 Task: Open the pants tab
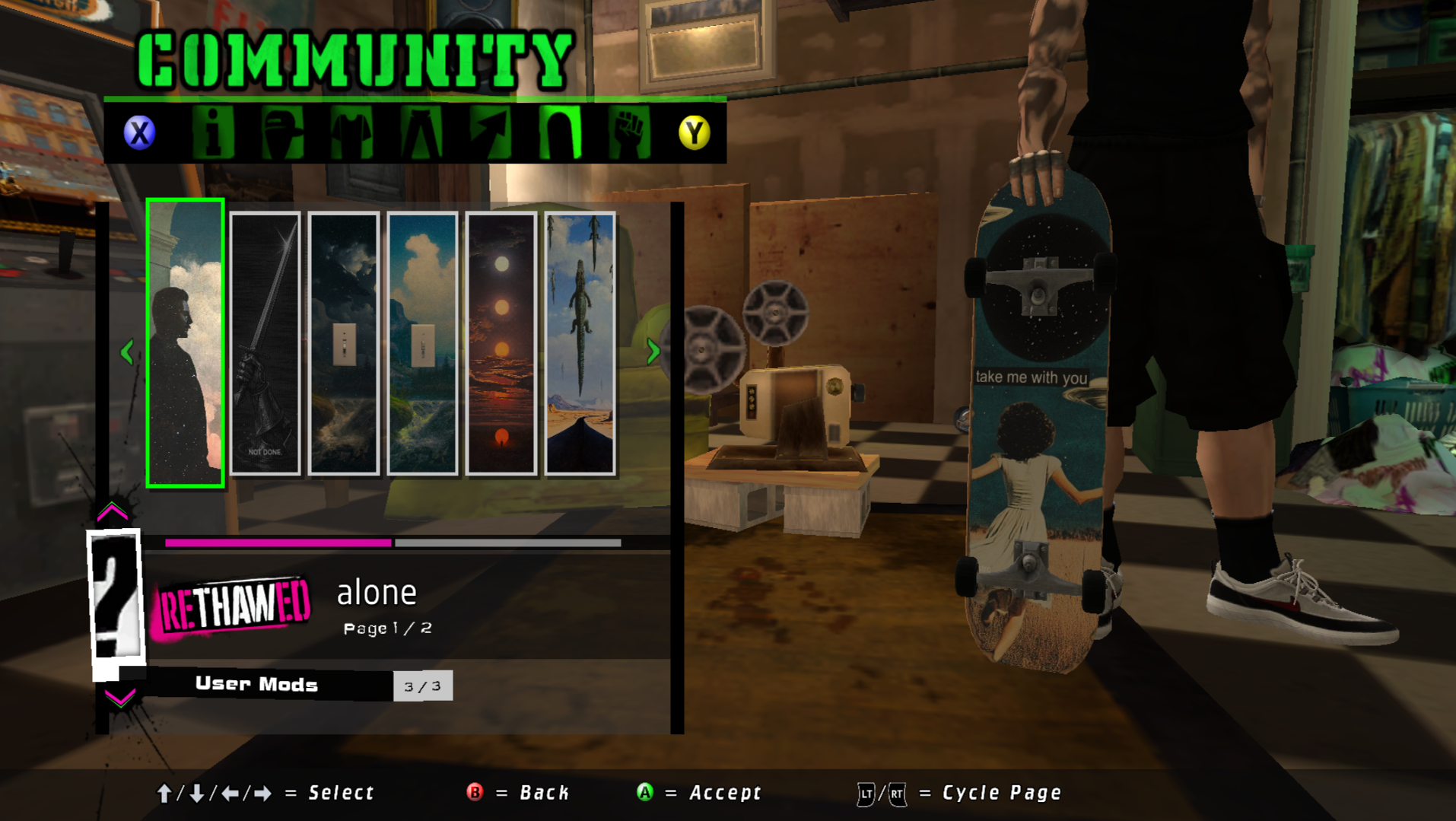coord(421,133)
